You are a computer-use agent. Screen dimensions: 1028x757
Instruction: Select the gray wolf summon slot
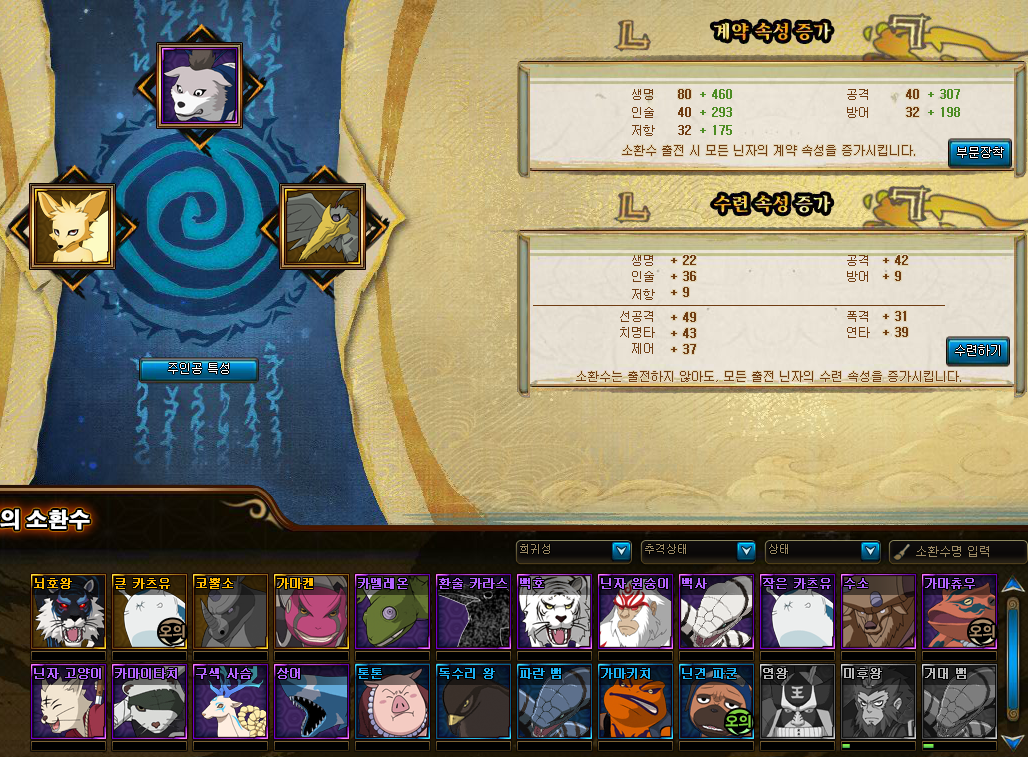(199, 86)
